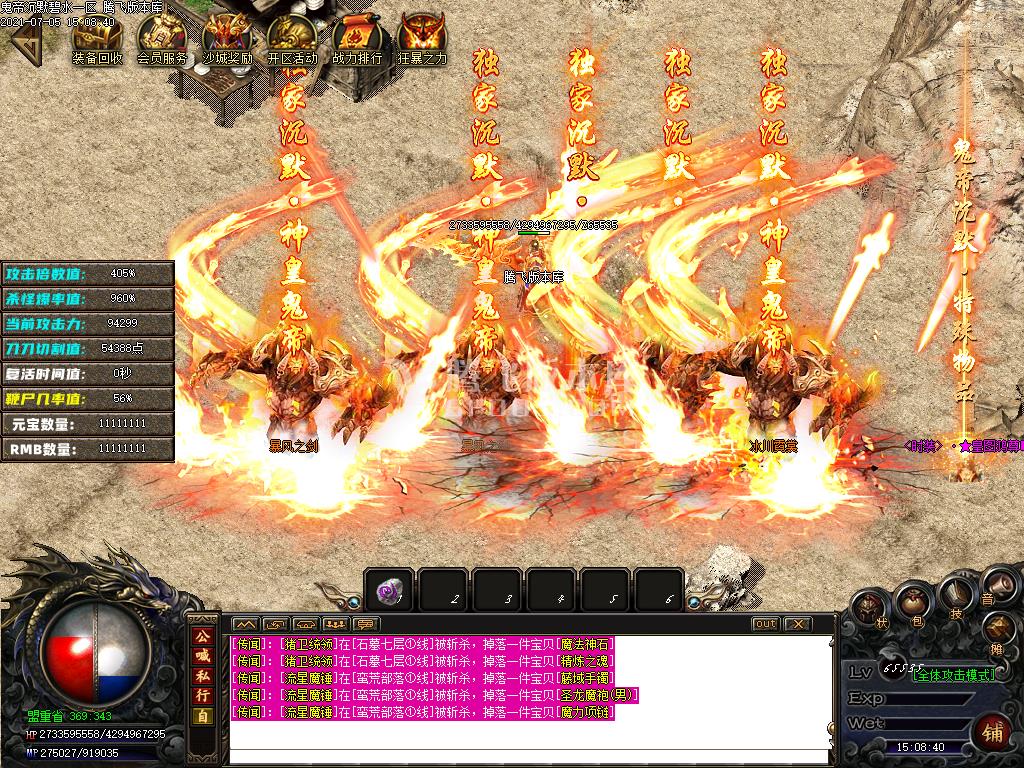Click the 沙城奖励 Sand City rewards icon
The image size is (1024, 768).
[227, 40]
